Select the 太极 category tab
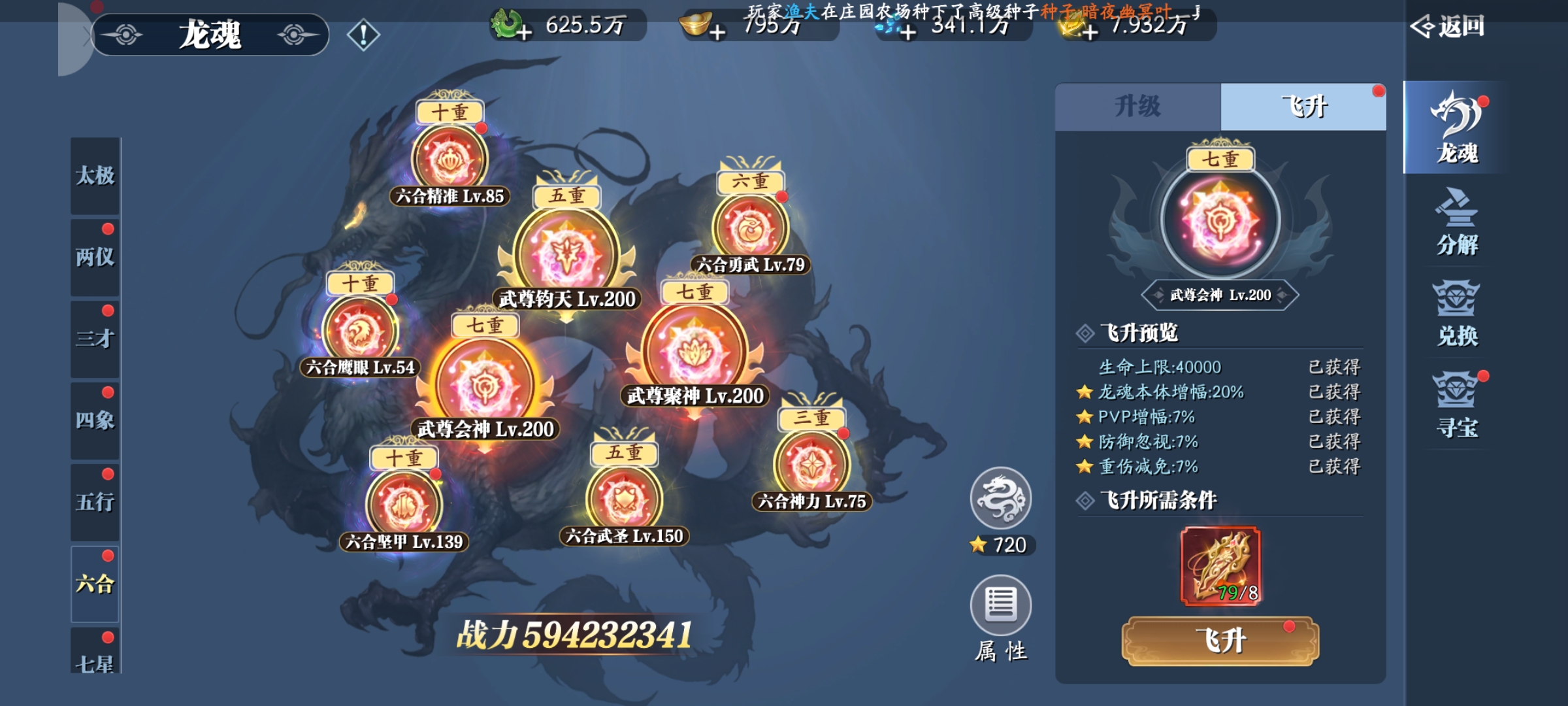Image resolution: width=1568 pixels, height=706 pixels. 95,176
